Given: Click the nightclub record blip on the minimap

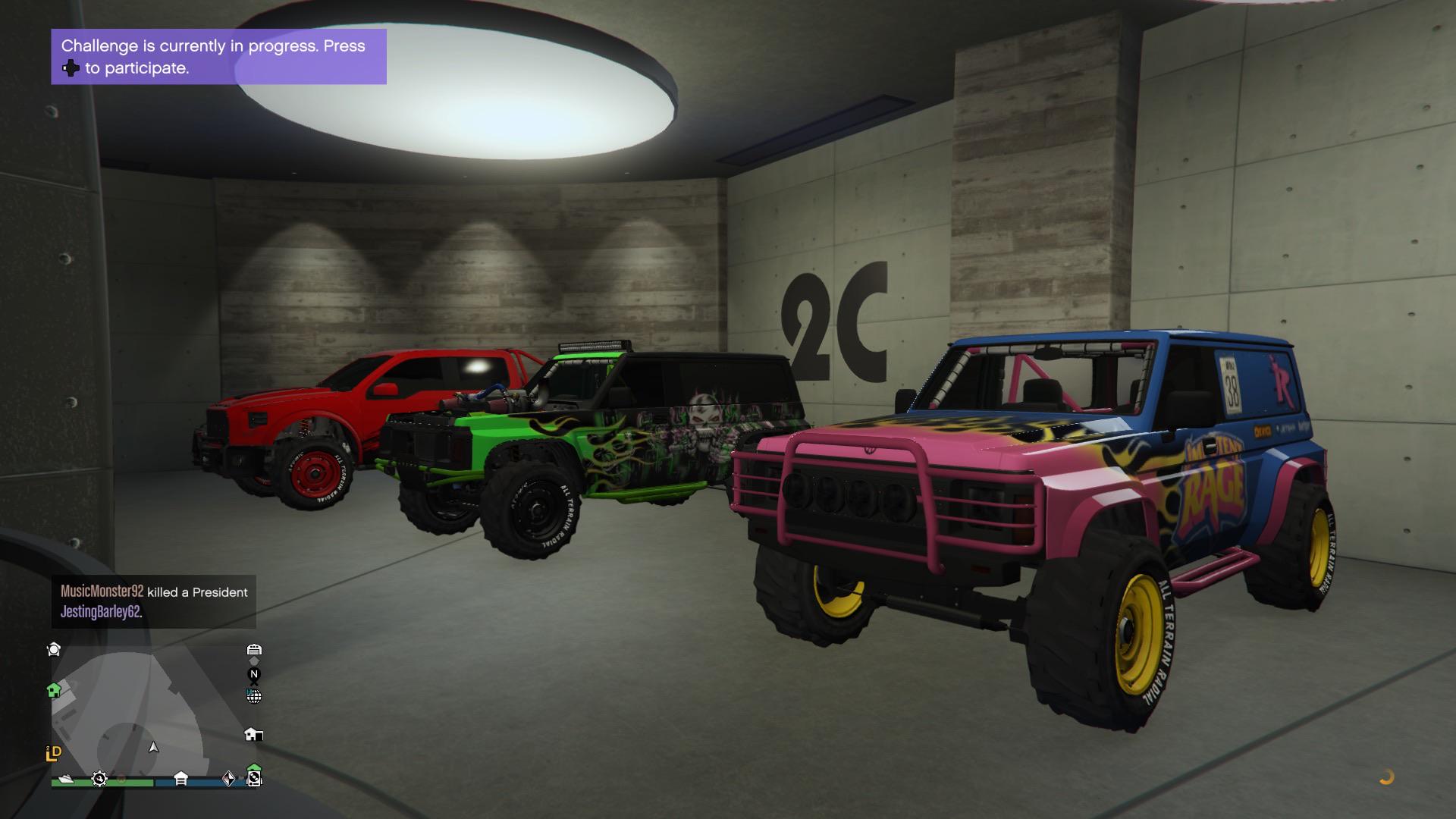Looking at the screenshot, I should [254, 778].
